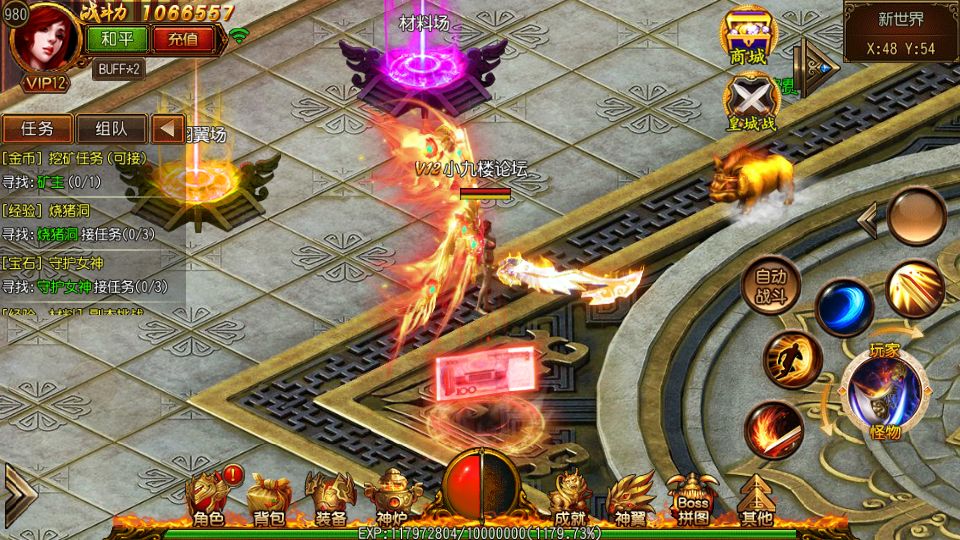The image size is (960, 540).
Task: Toggle the 和平 peace mode button
Action: pyautogui.click(x=117, y=40)
